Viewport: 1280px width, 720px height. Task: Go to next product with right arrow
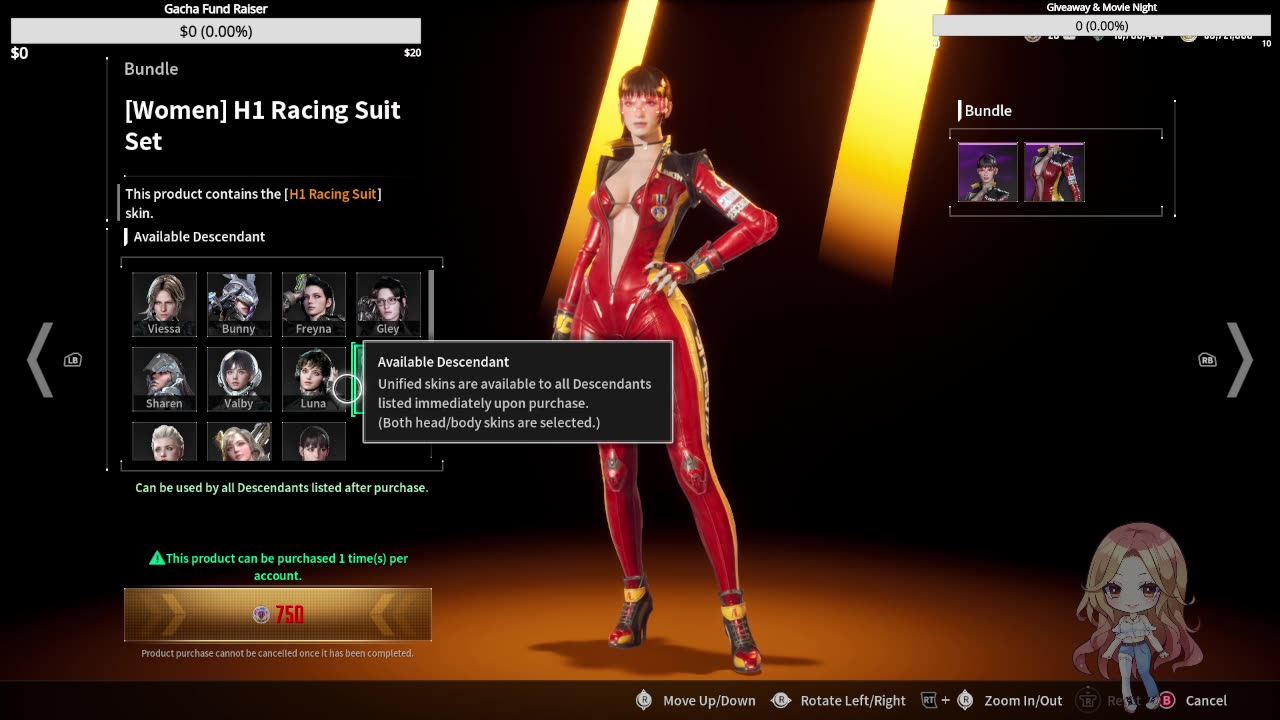[x=1239, y=360]
